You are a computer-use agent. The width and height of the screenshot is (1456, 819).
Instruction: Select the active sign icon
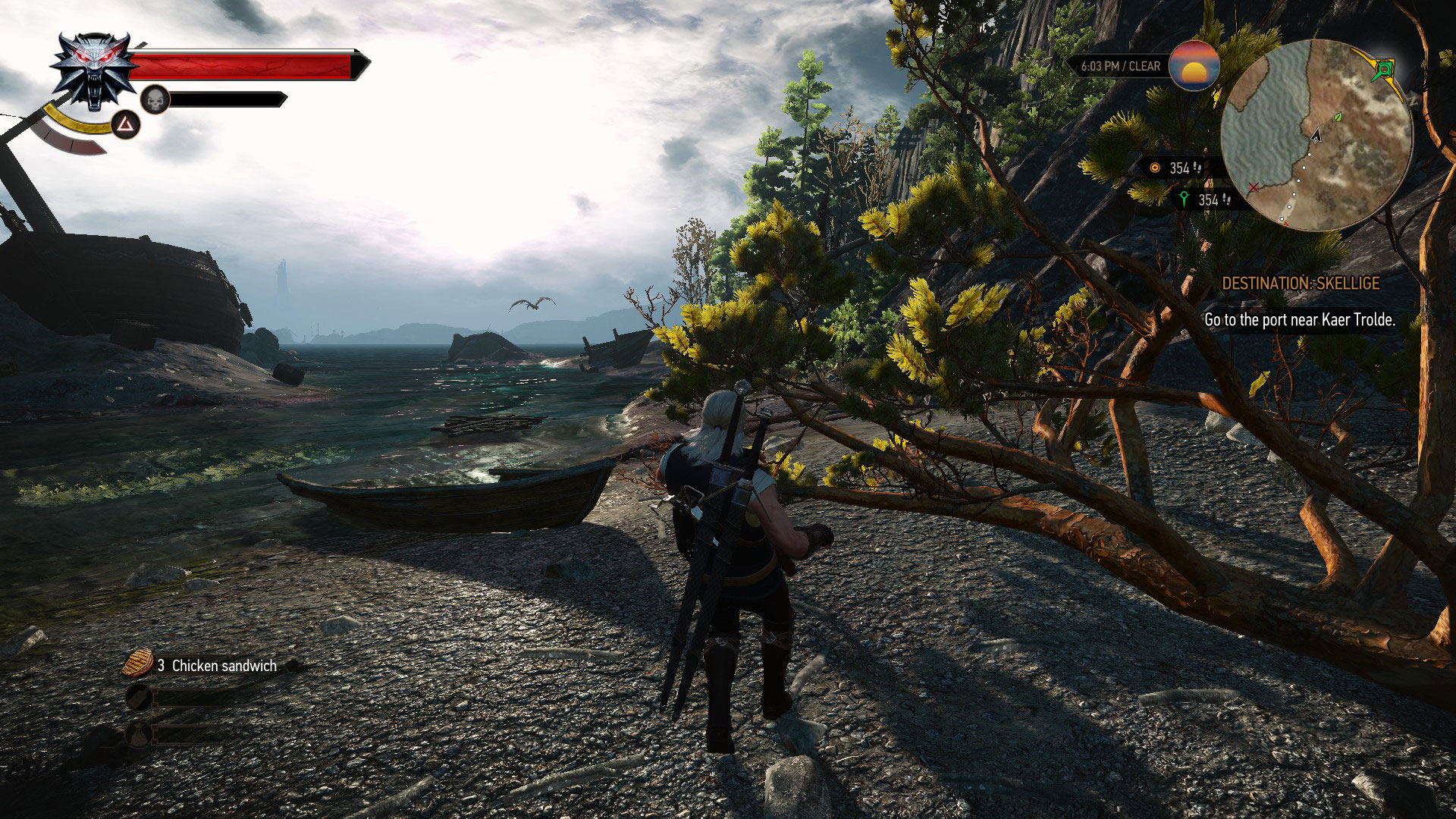[125, 124]
